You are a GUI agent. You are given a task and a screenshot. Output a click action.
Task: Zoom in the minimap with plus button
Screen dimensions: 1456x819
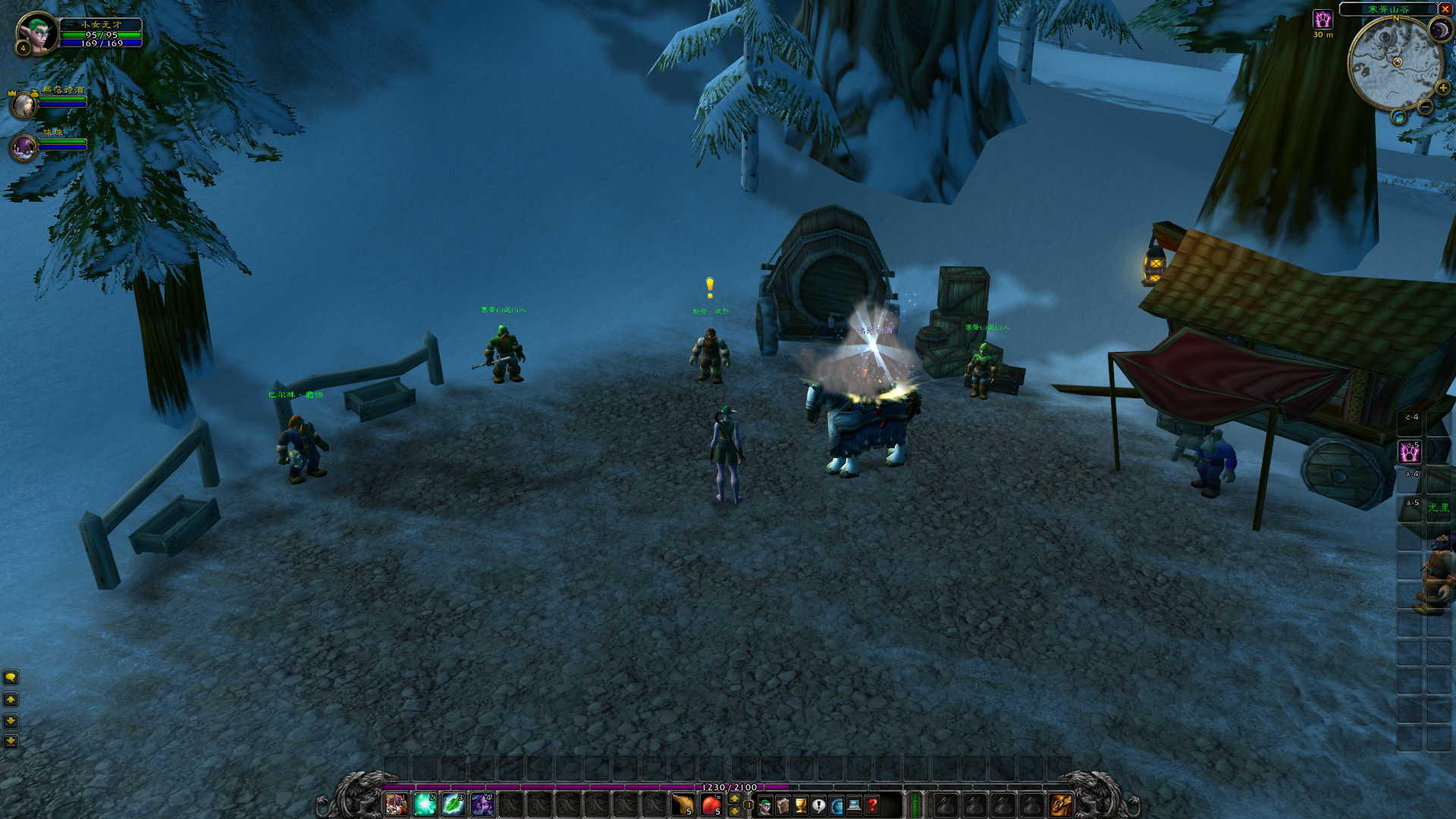point(1442,88)
